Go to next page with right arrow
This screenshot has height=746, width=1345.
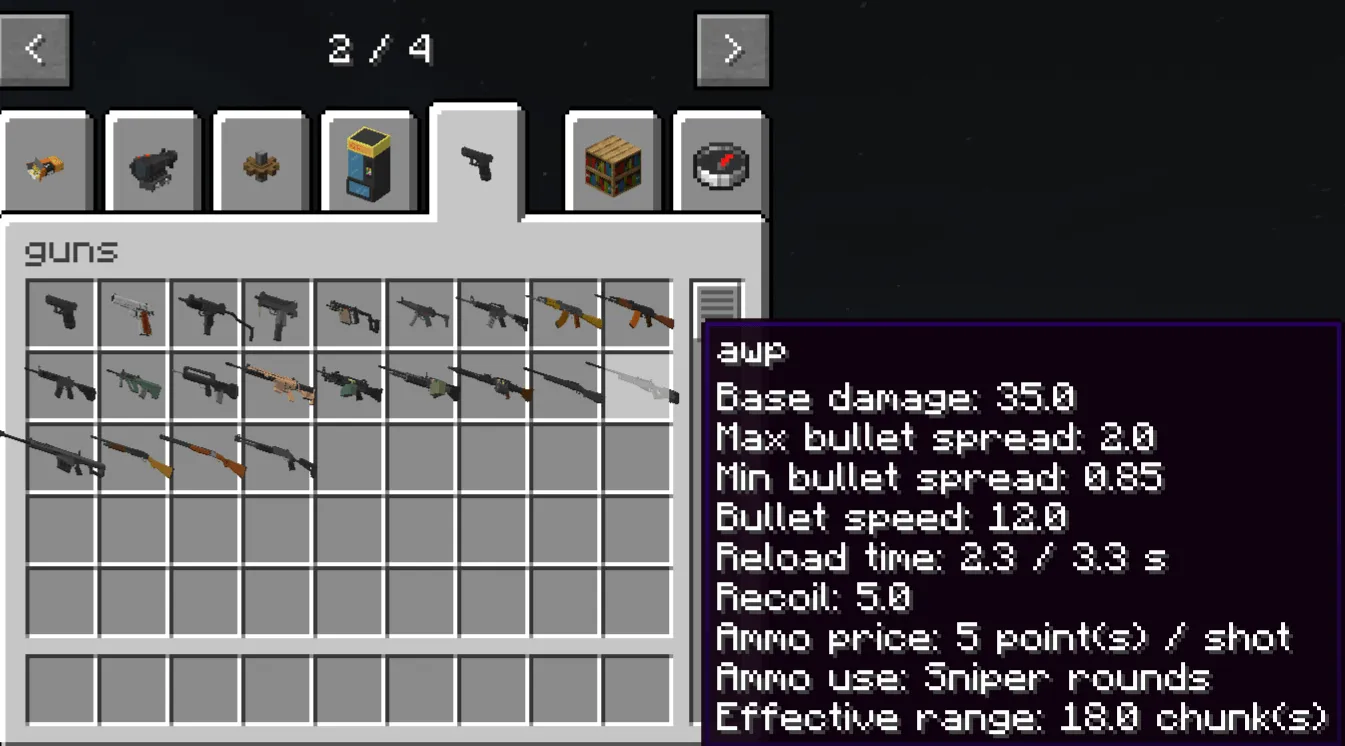click(733, 49)
